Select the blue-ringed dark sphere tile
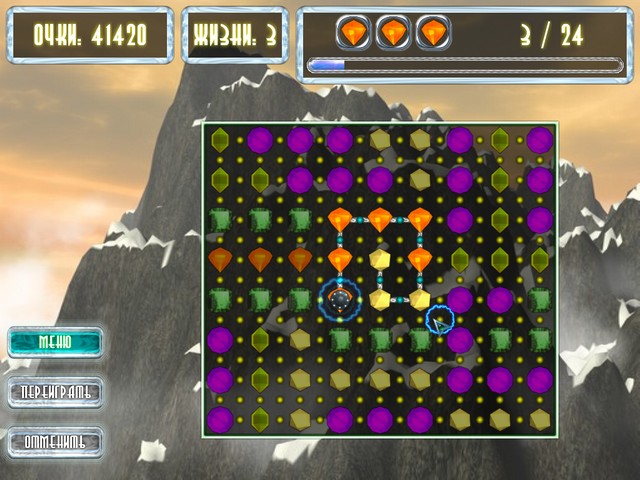Image resolution: width=640 pixels, height=480 pixels. (340, 298)
